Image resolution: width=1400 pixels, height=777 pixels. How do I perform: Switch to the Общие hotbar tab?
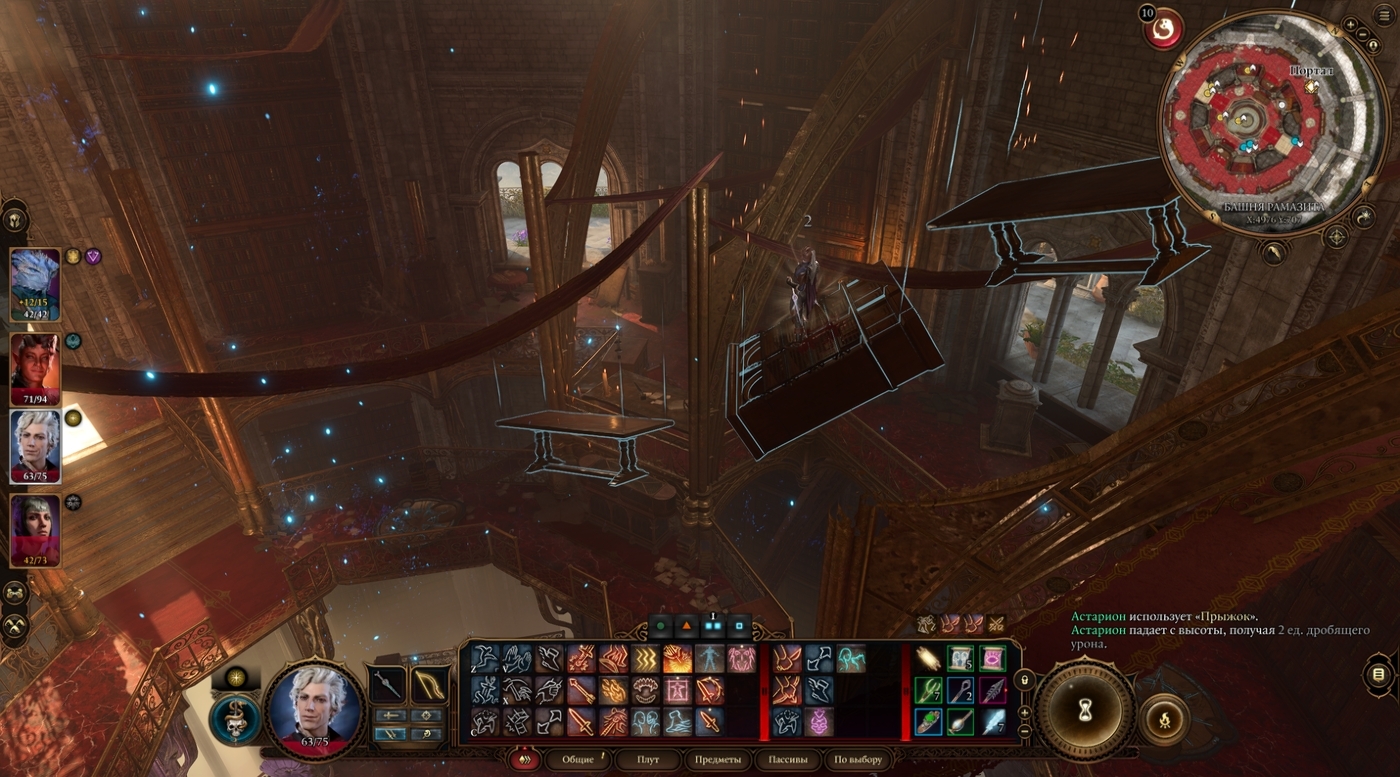pos(578,759)
